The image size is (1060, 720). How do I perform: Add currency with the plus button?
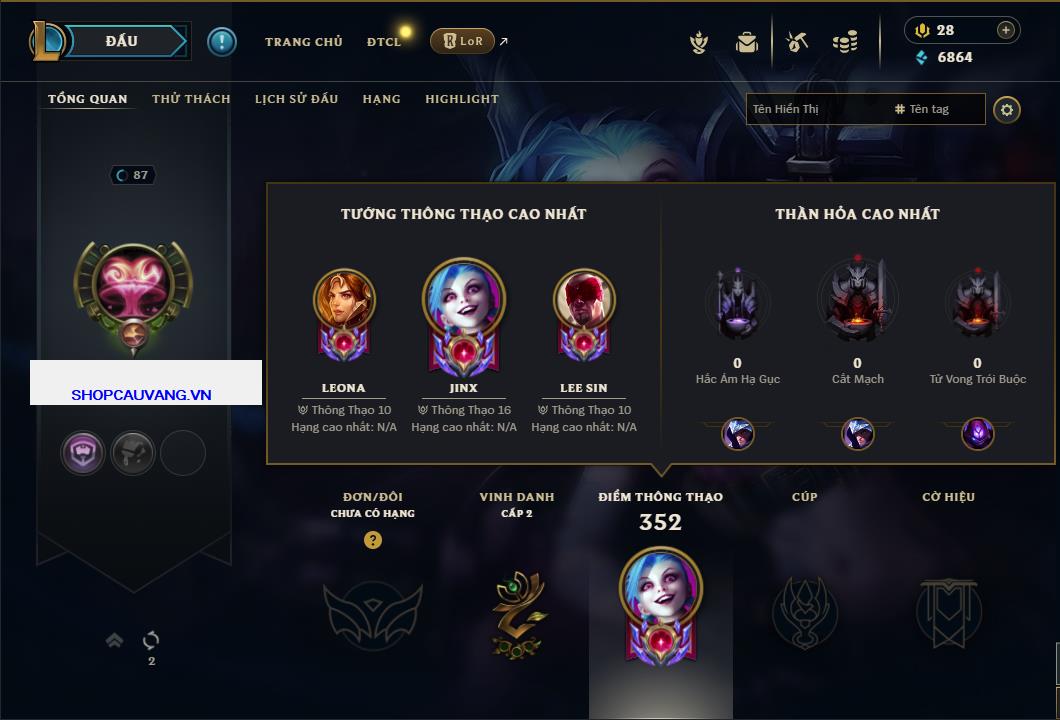pyautogui.click(x=1005, y=30)
